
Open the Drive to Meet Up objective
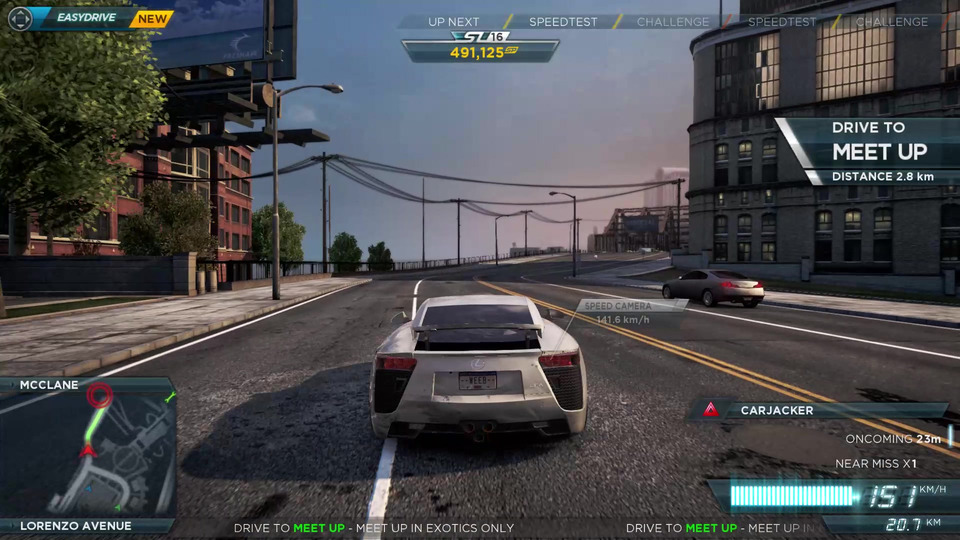[x=867, y=150]
